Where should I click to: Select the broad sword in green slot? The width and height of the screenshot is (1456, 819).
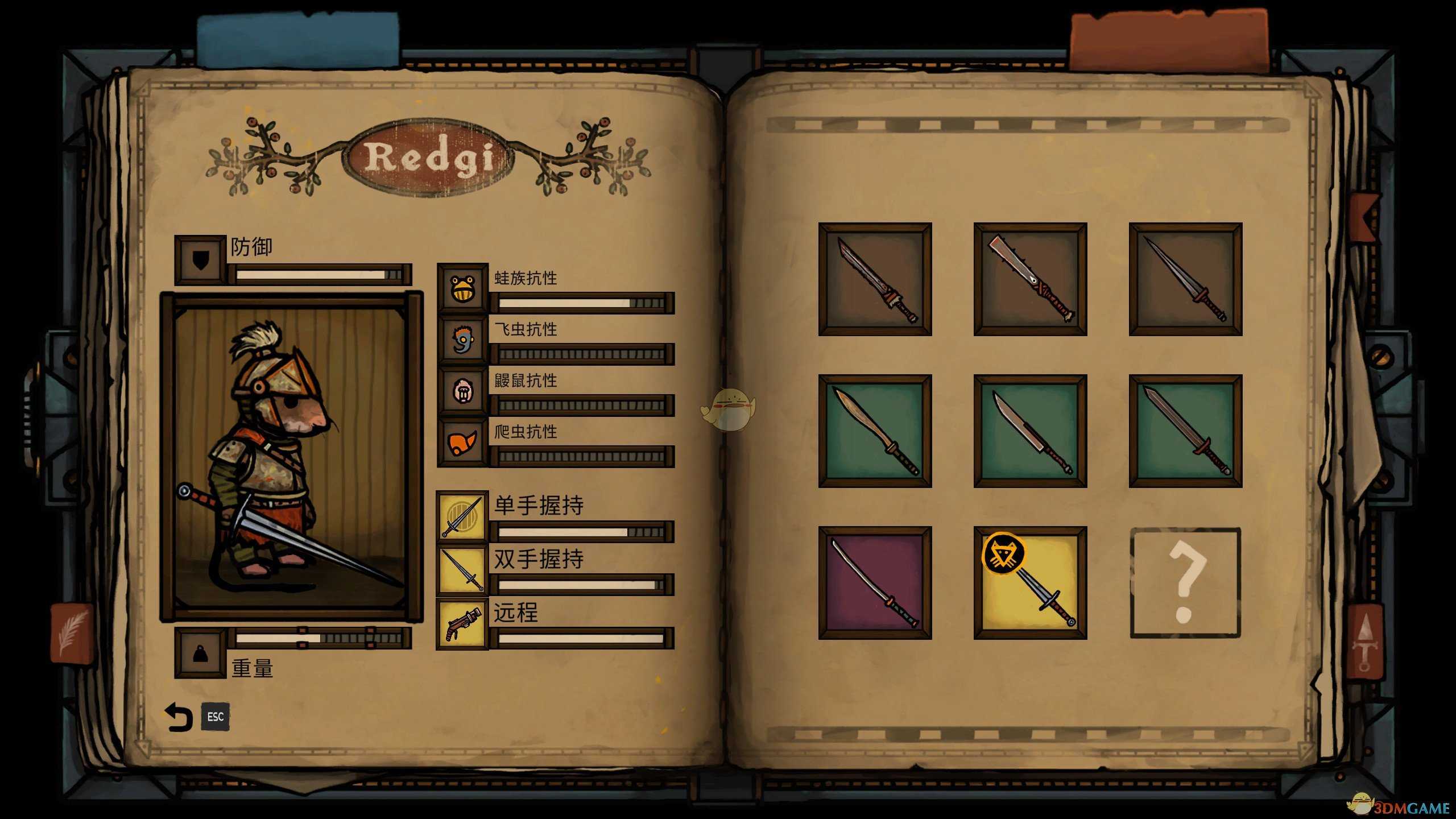(x=1185, y=431)
